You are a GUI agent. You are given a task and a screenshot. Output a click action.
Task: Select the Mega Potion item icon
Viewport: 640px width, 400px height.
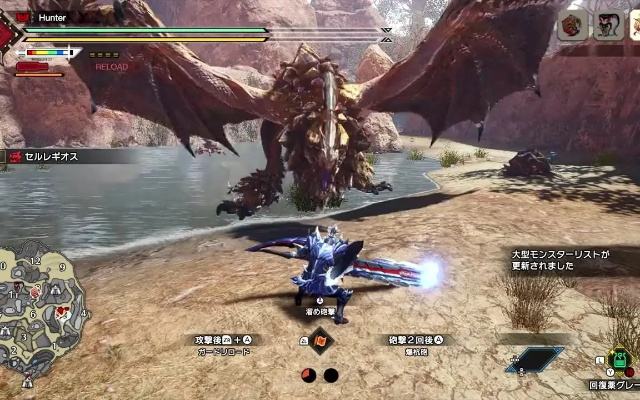tap(621, 360)
